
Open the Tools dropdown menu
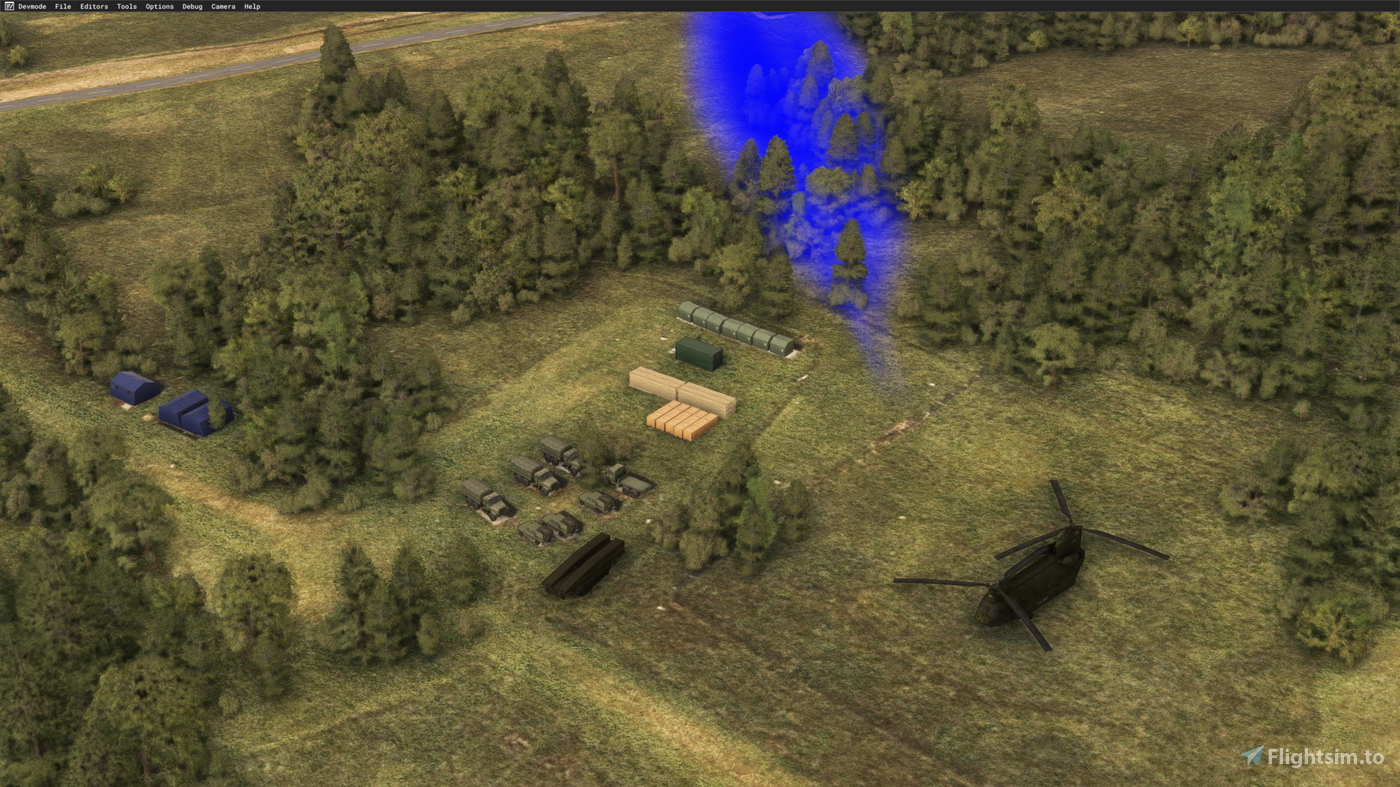(x=126, y=4)
